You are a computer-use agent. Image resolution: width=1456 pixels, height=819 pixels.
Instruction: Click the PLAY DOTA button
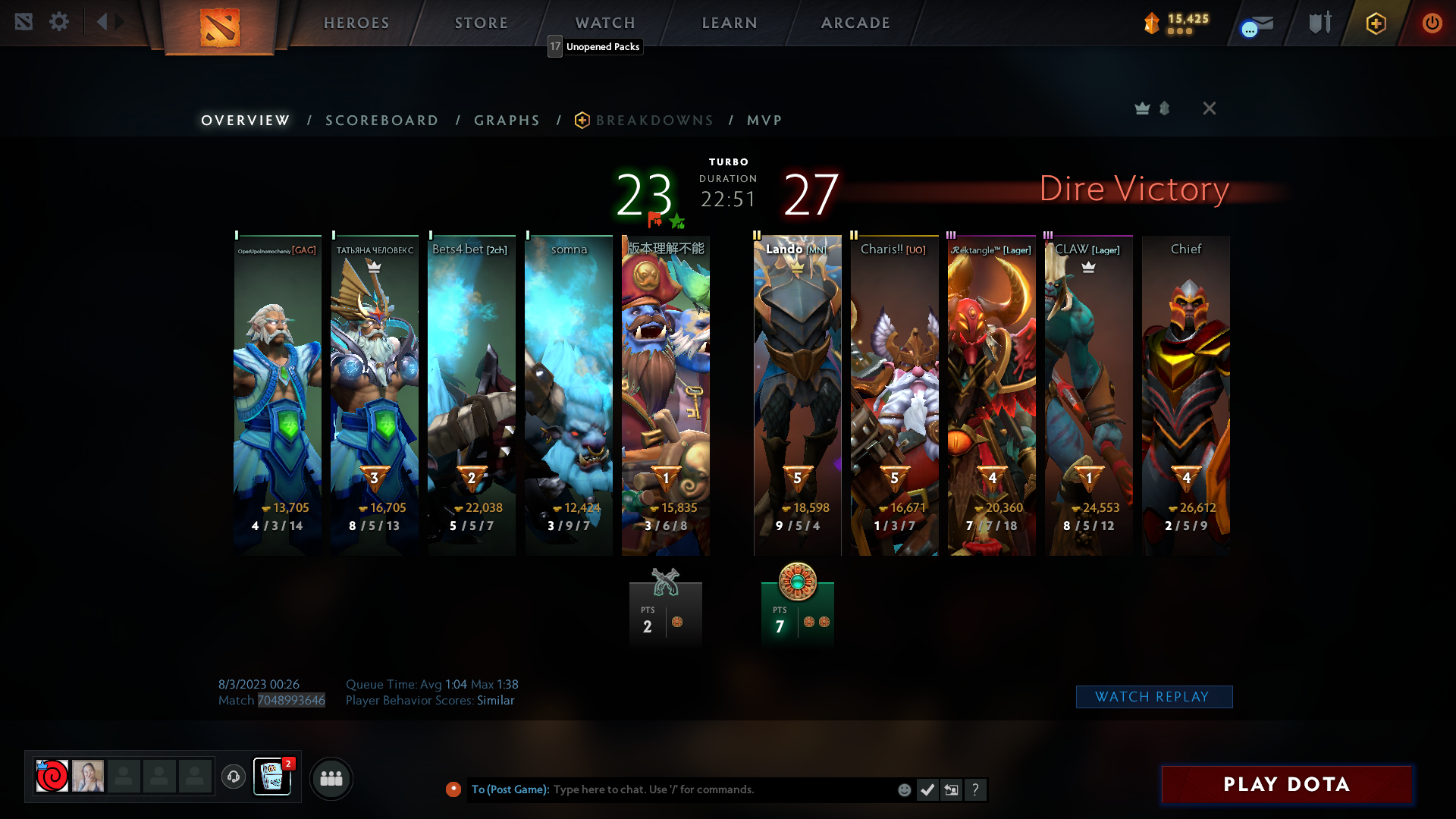tap(1286, 785)
